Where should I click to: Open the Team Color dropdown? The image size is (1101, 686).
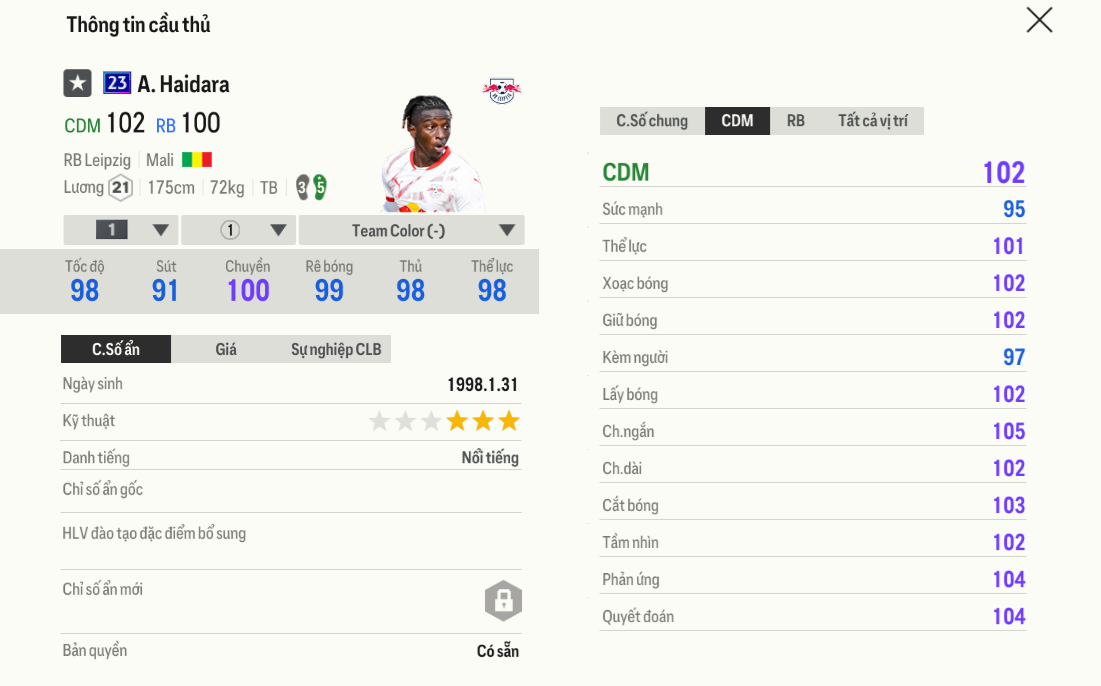pyautogui.click(x=411, y=230)
